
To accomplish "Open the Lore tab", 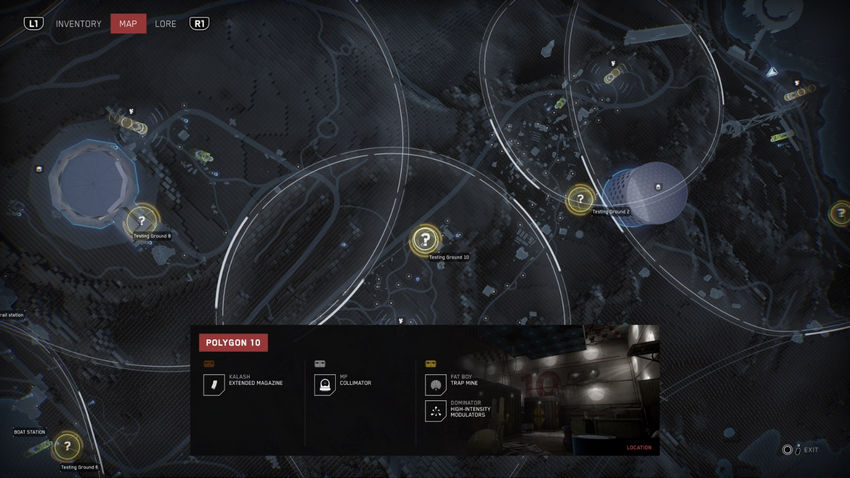I will pos(166,24).
